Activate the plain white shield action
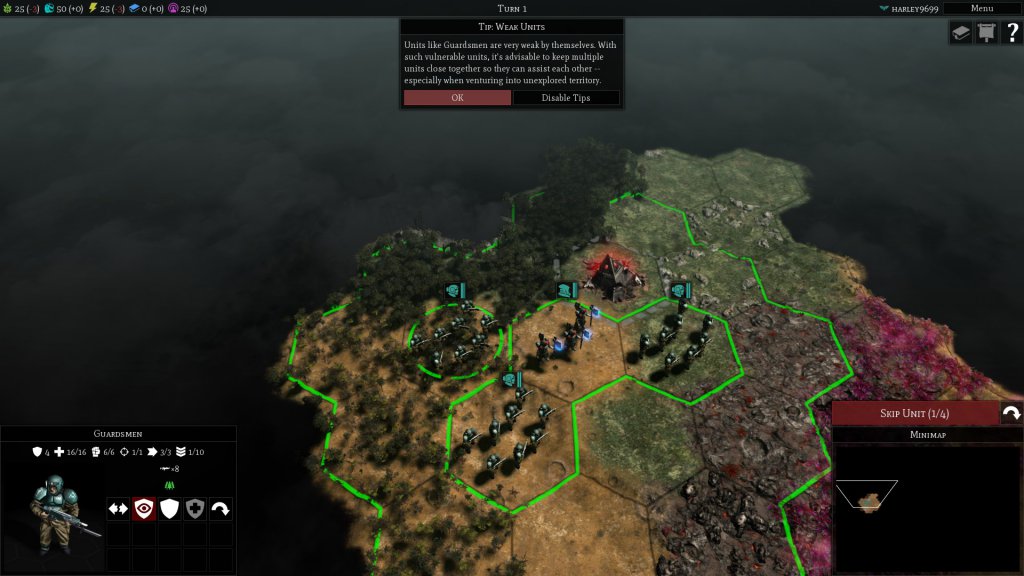1024x576 pixels. [x=169, y=509]
